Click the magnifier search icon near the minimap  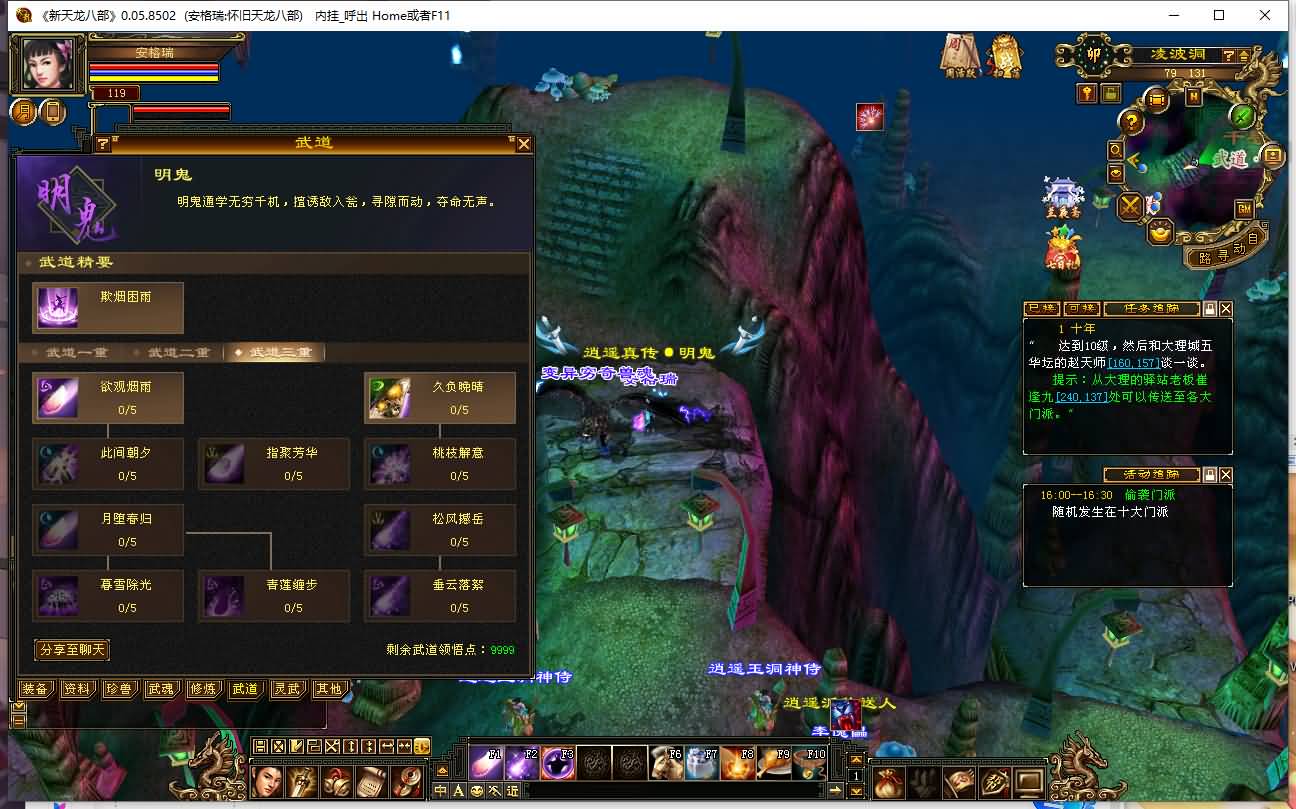(x=1114, y=150)
